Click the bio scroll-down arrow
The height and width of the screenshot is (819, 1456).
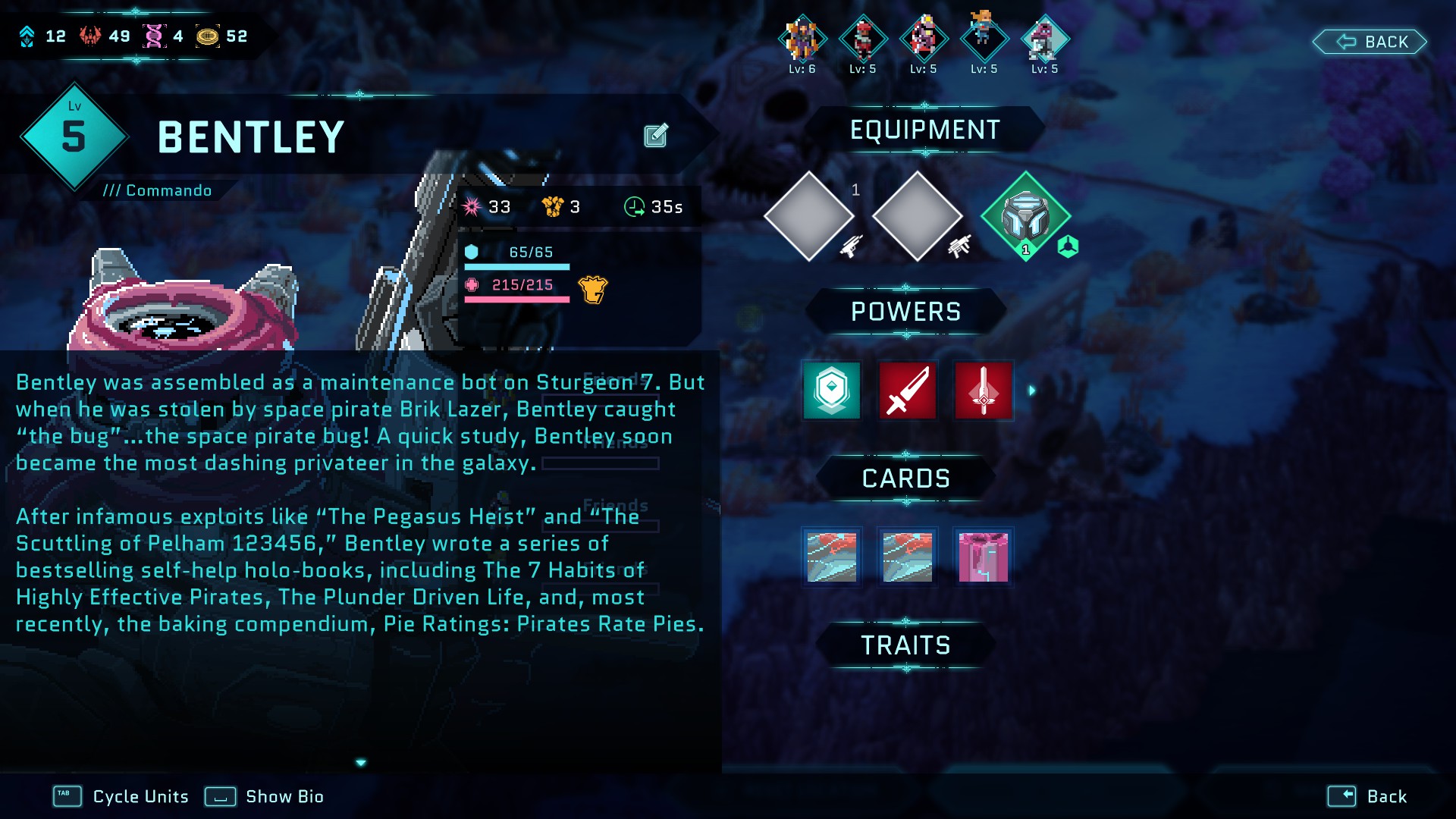[x=361, y=763]
